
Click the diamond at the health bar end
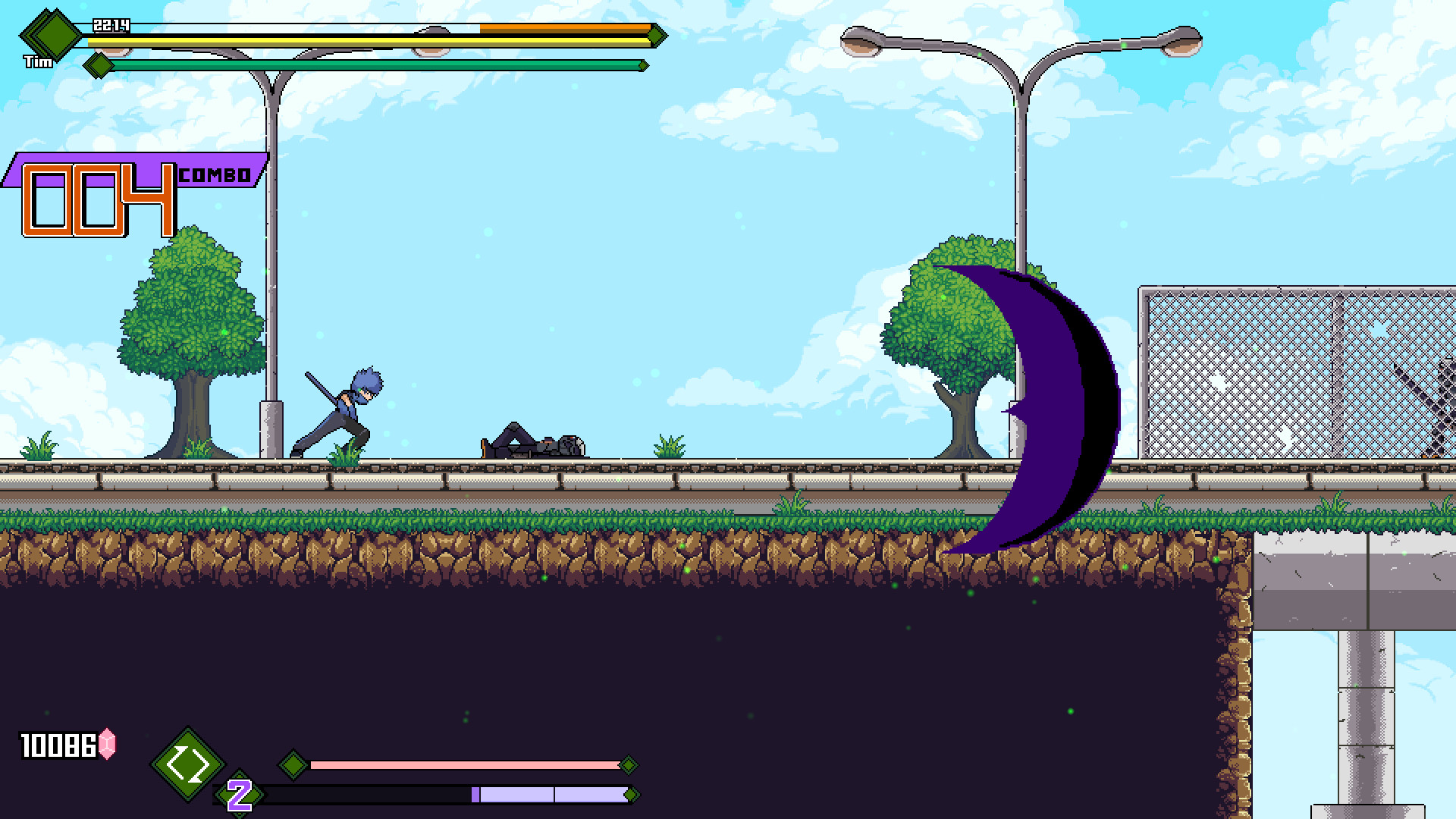click(x=654, y=34)
